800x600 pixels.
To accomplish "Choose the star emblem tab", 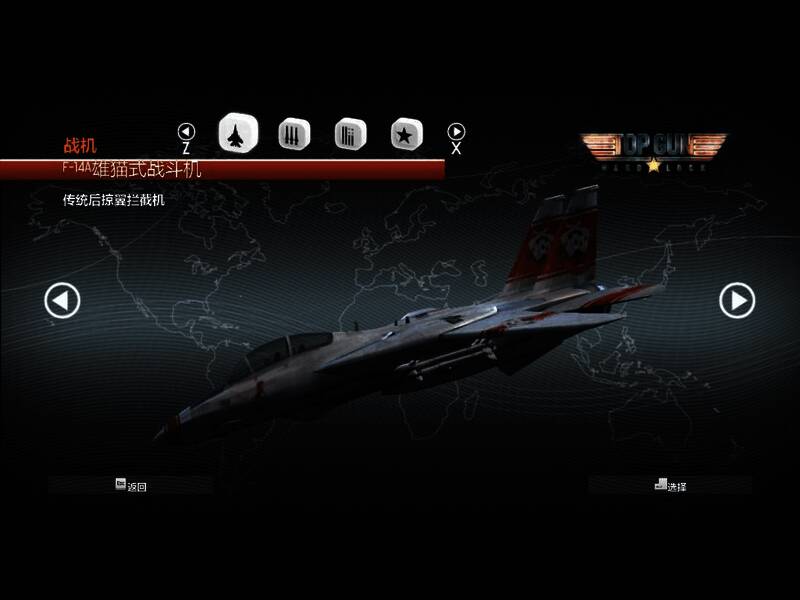I will pyautogui.click(x=406, y=133).
